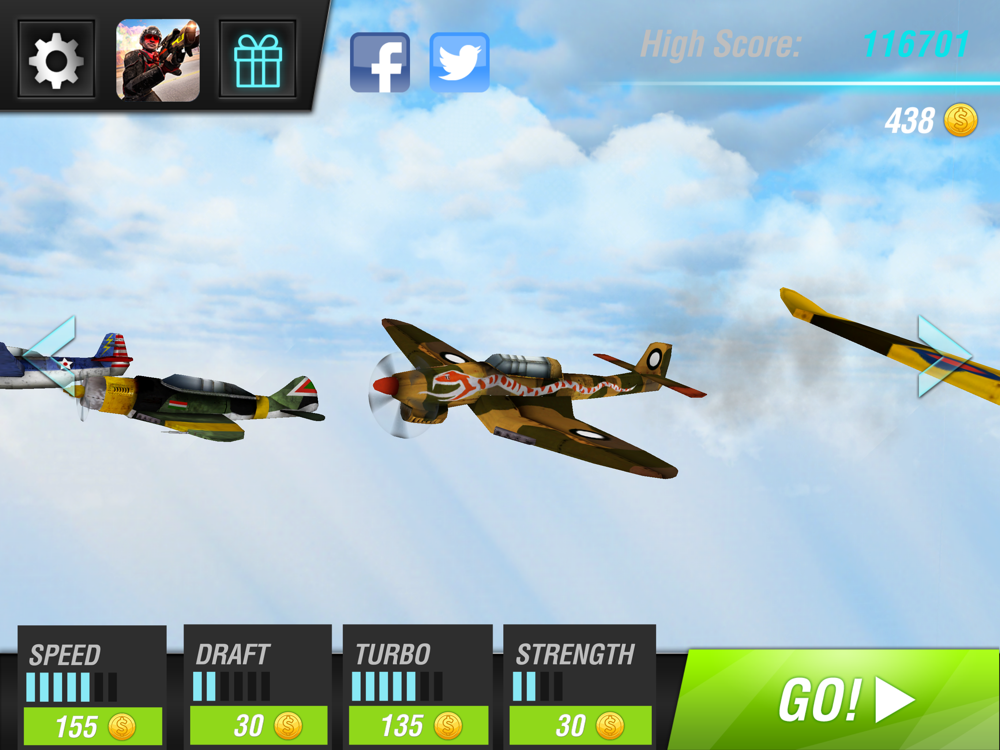Tap the 438 coin balance

930,121
